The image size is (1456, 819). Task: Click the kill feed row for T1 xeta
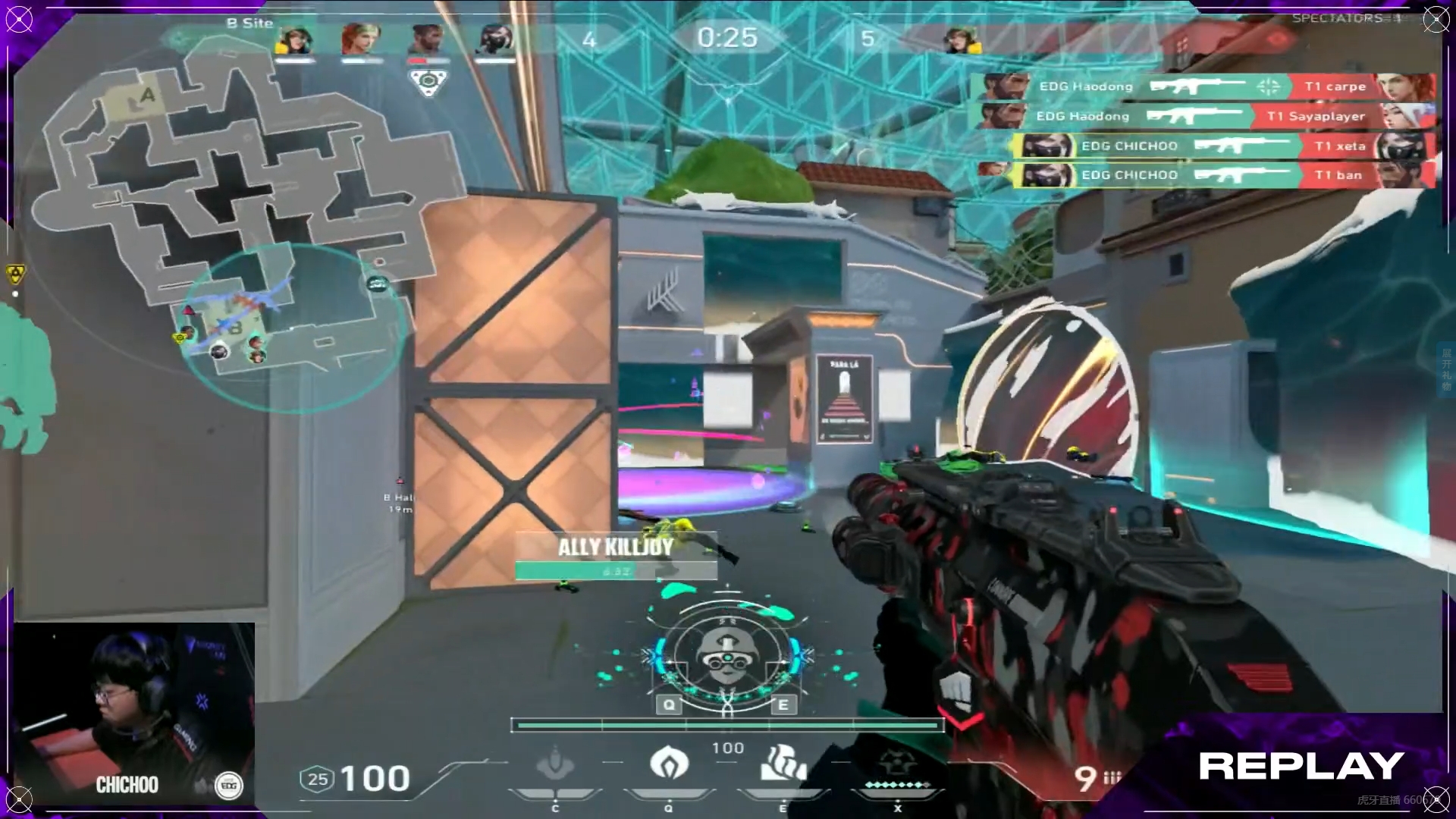1224,146
